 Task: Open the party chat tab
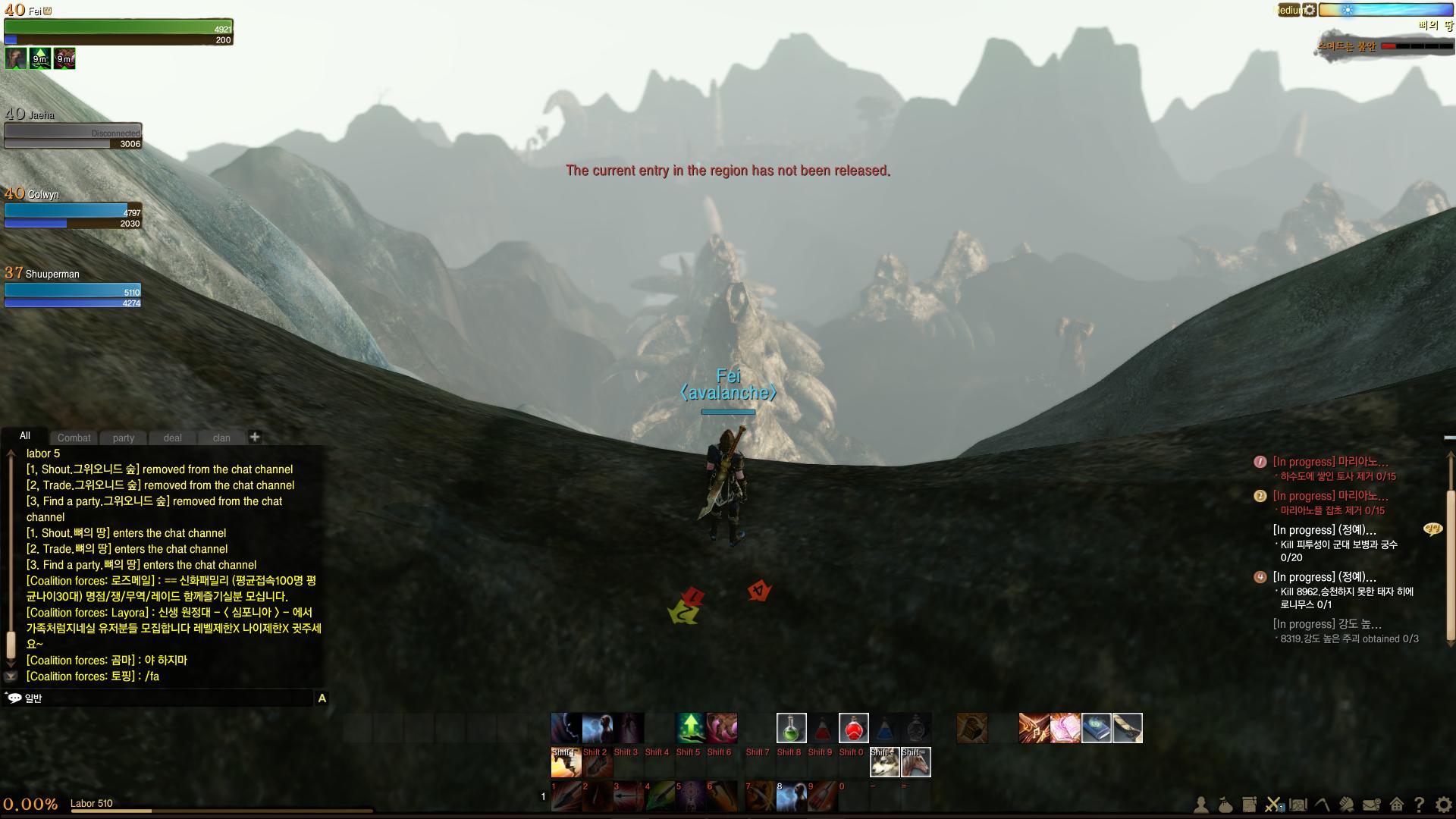tap(124, 438)
